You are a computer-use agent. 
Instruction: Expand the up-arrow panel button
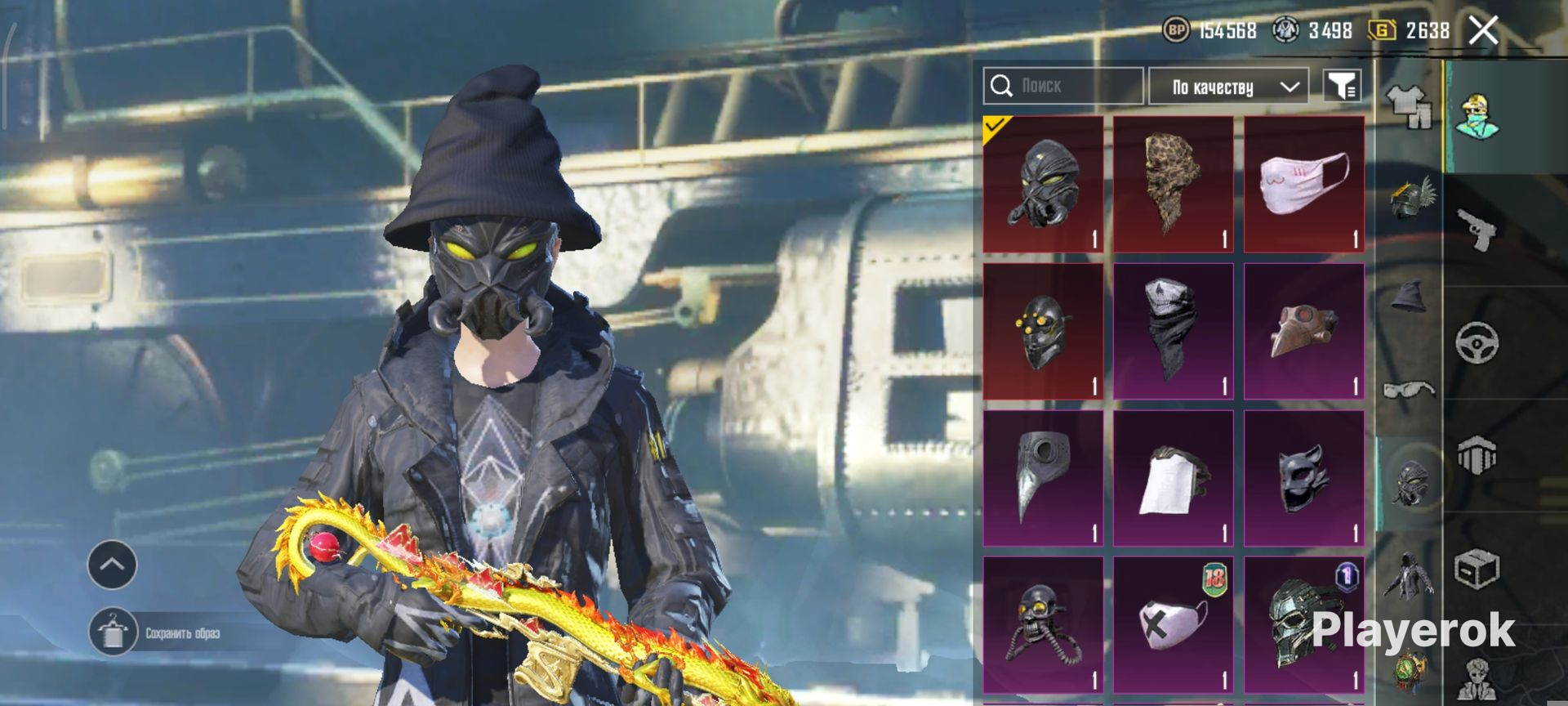click(112, 565)
